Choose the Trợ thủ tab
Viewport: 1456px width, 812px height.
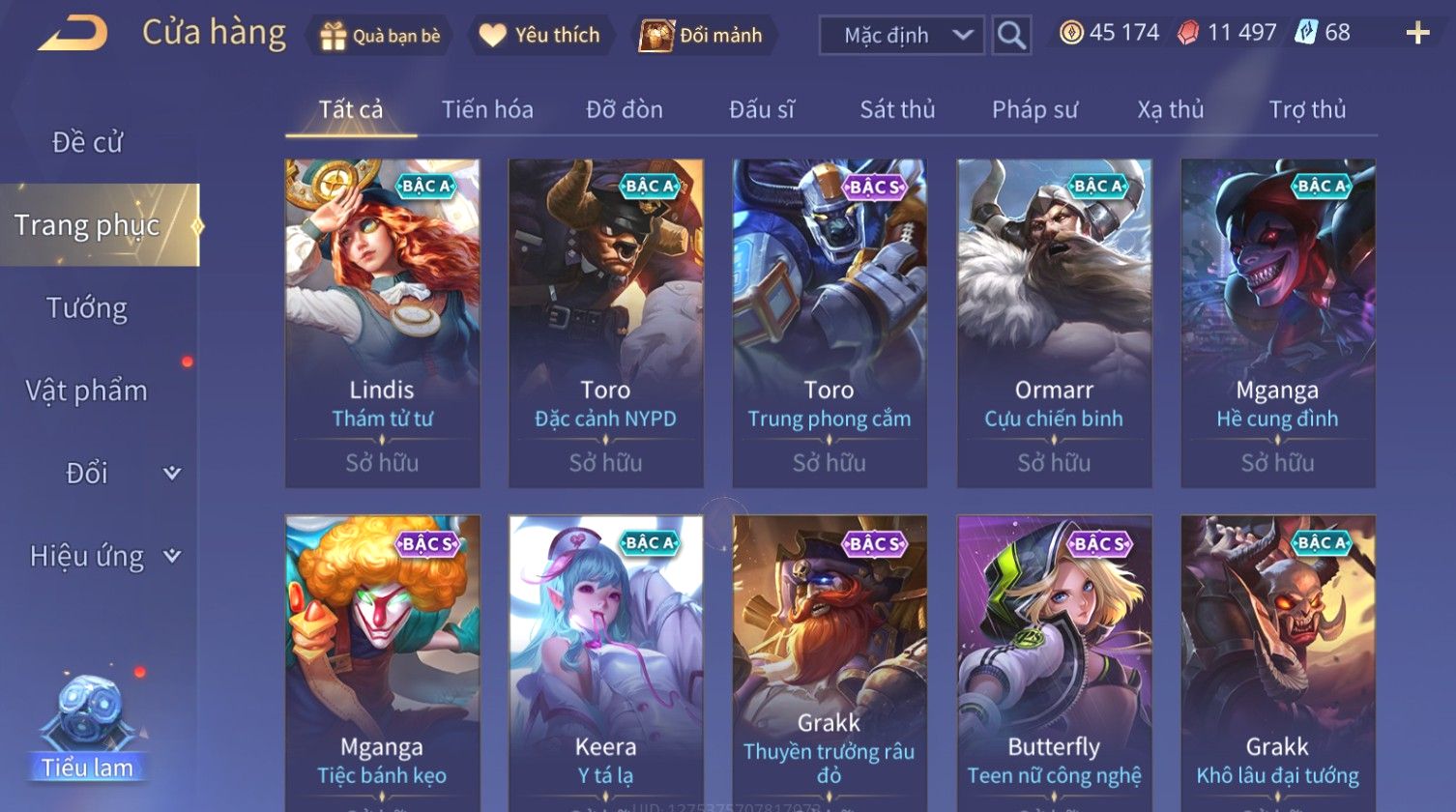point(1307,110)
